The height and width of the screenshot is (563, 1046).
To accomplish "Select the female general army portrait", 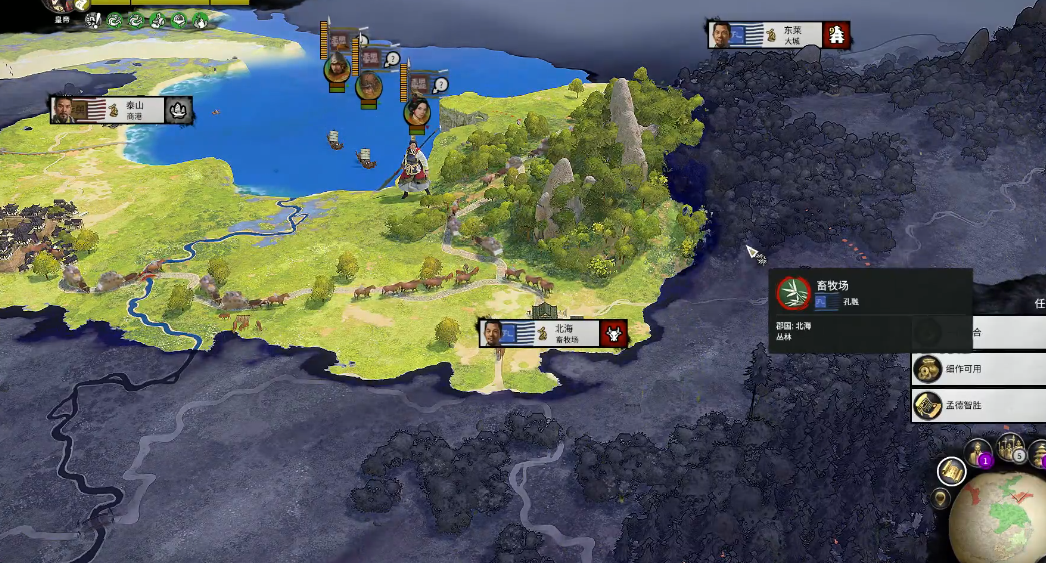I will coord(417,111).
